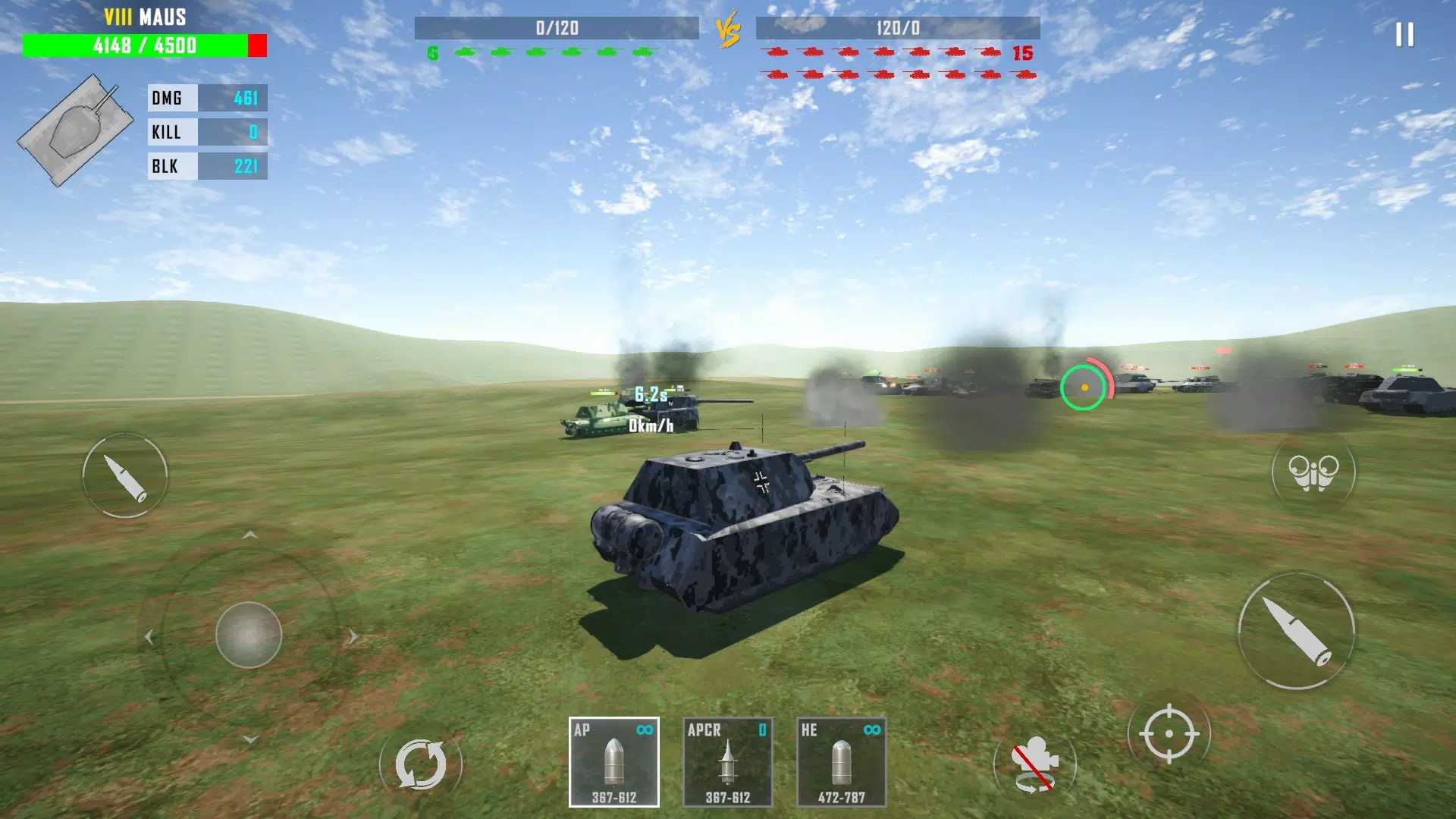Screen dimensions: 1456x819
Task: Pause the battle
Action: [x=1404, y=35]
